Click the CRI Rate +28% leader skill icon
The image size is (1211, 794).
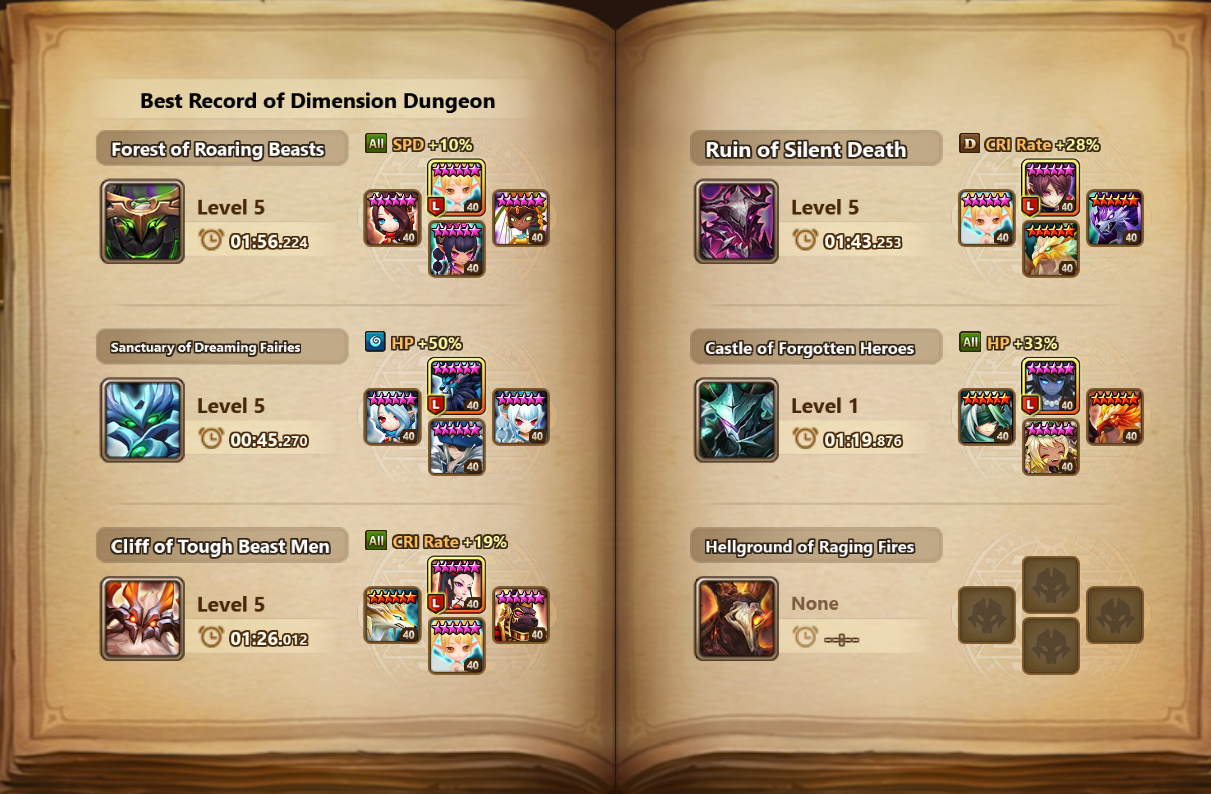point(969,144)
